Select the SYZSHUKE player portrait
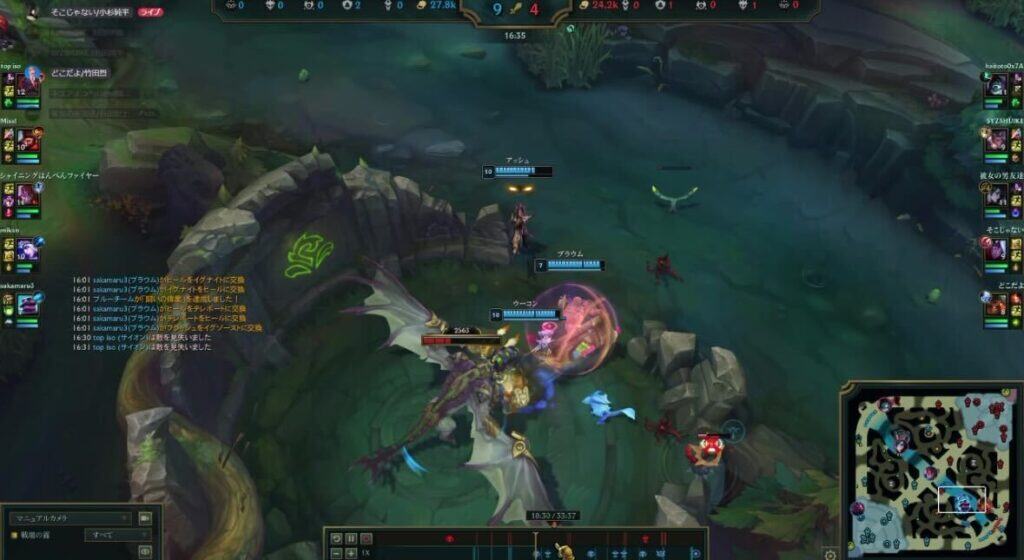This screenshot has height=560, width=1024. pyautogui.click(x=996, y=141)
